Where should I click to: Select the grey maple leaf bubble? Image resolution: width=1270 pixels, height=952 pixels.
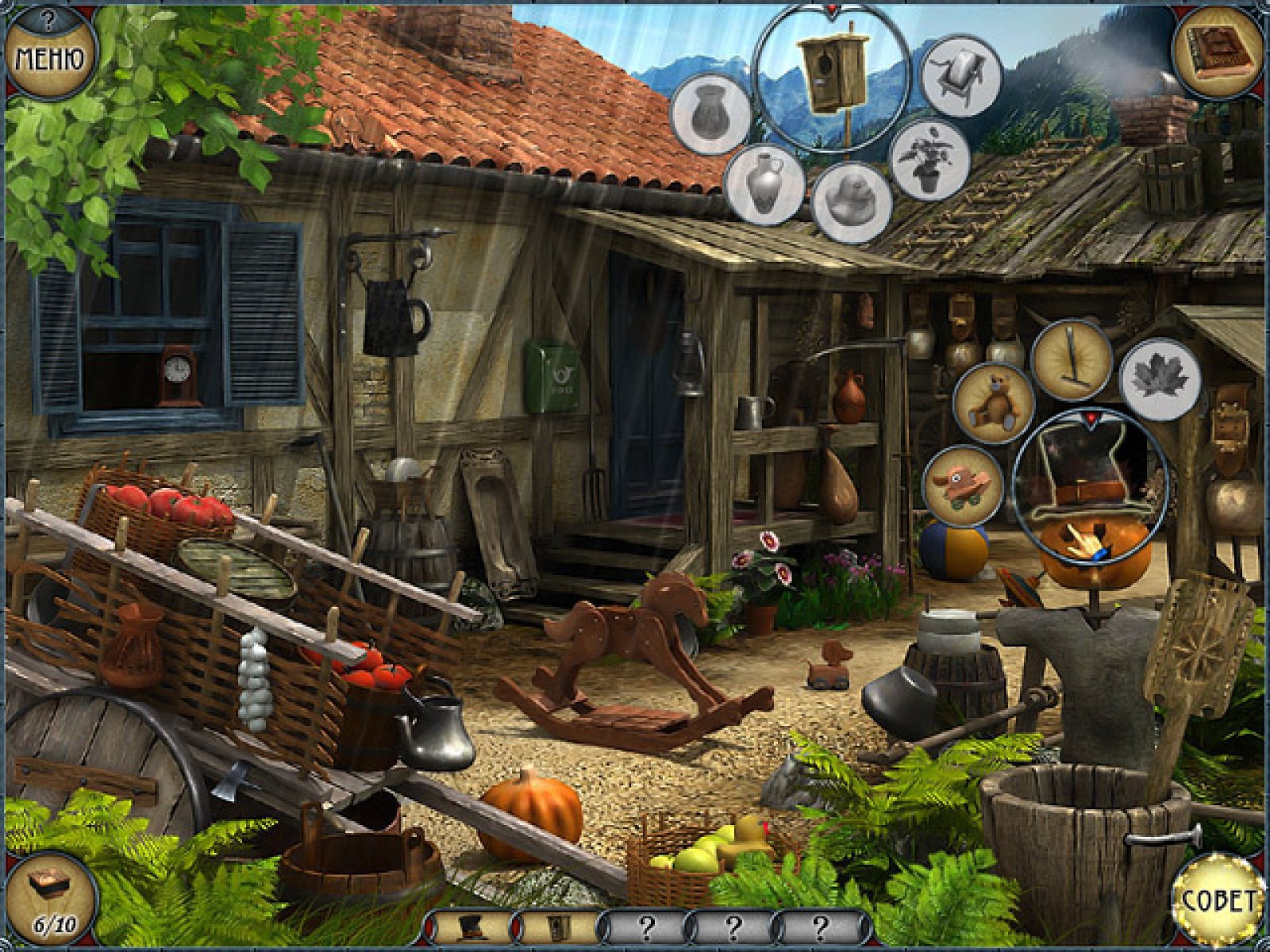click(1159, 378)
